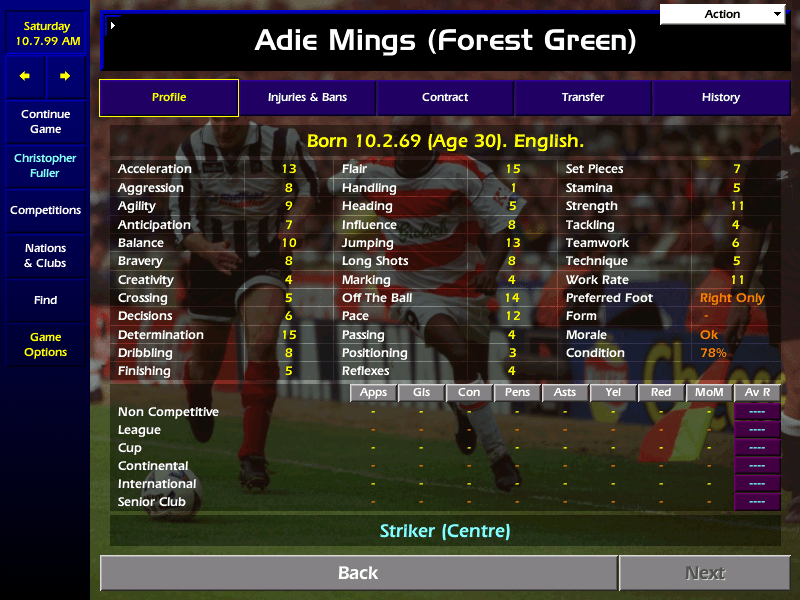Image resolution: width=800 pixels, height=600 pixels.
Task: Click the left yellow arrow button
Action: pyautogui.click(x=25, y=76)
